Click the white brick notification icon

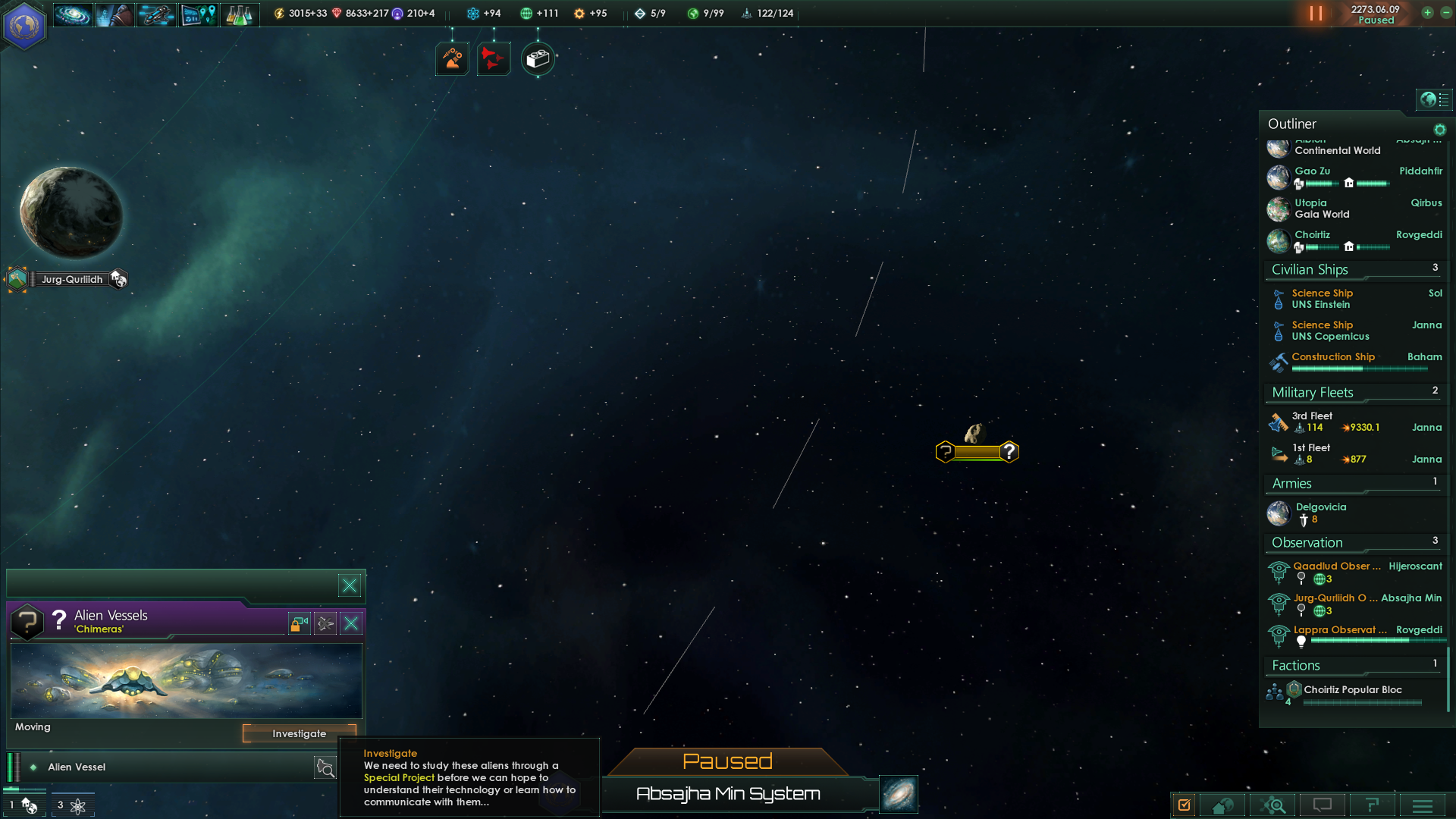(x=538, y=58)
